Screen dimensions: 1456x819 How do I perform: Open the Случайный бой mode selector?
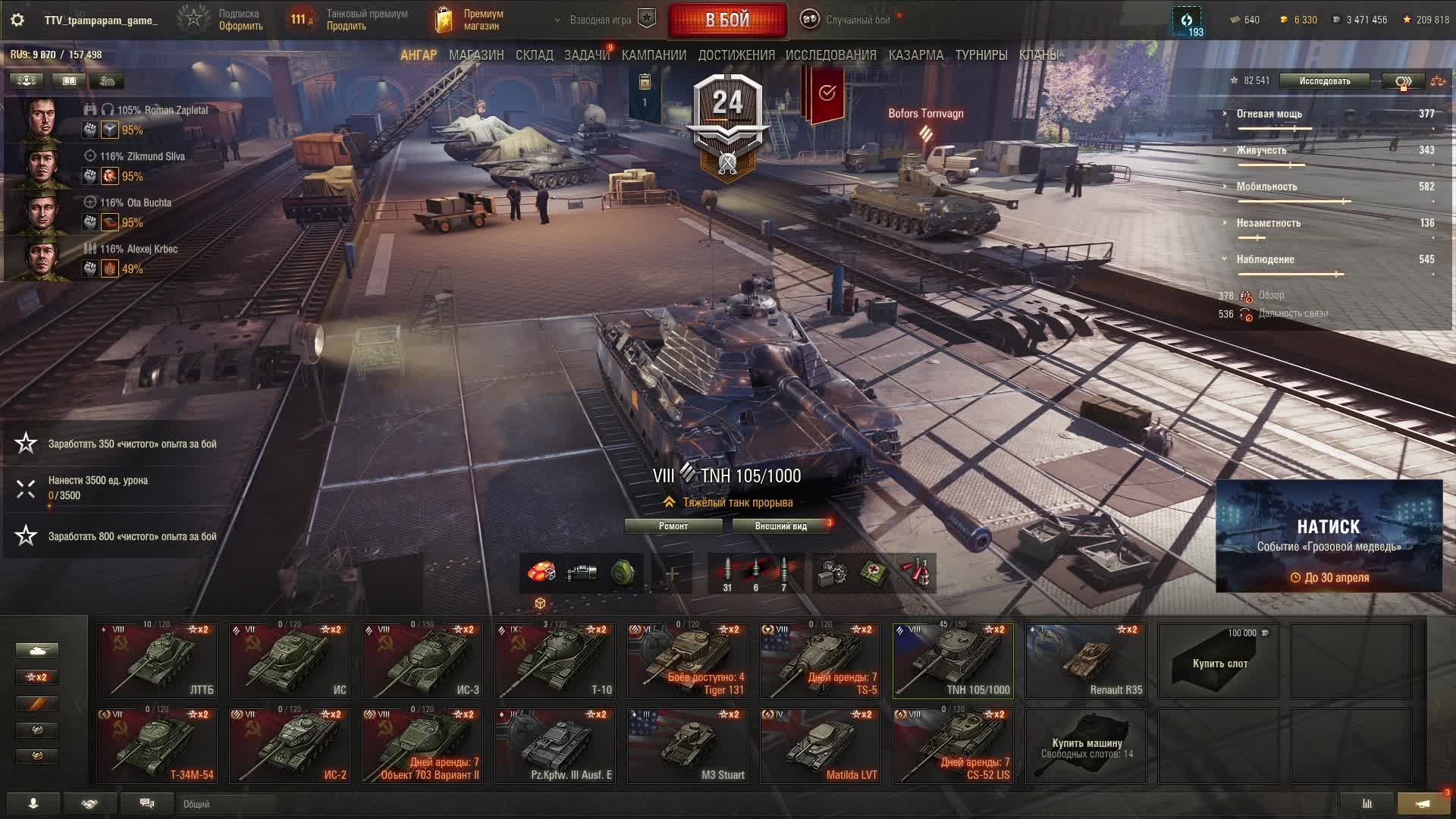857,20
